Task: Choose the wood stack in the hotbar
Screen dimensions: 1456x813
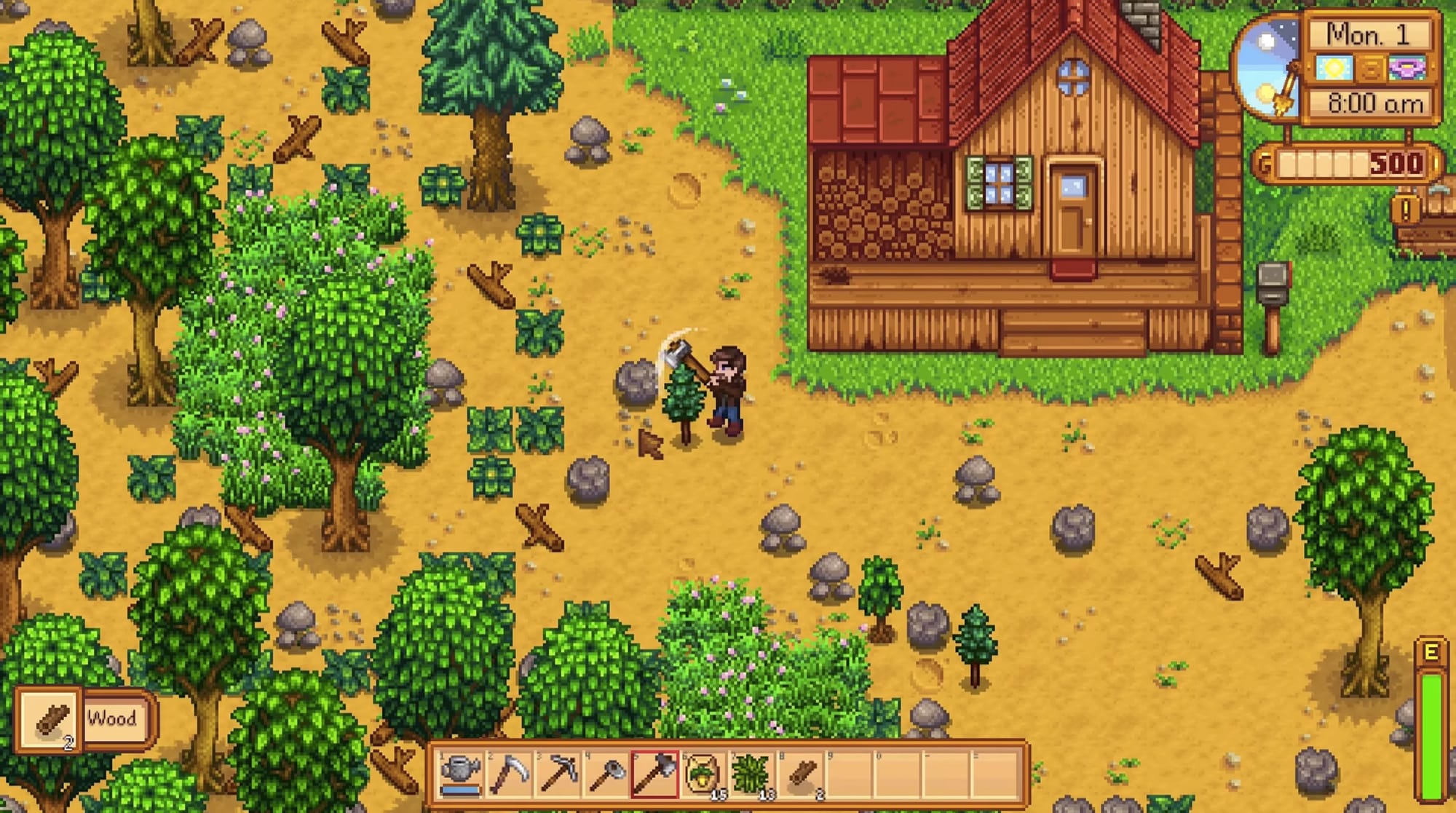Action: tap(802, 774)
